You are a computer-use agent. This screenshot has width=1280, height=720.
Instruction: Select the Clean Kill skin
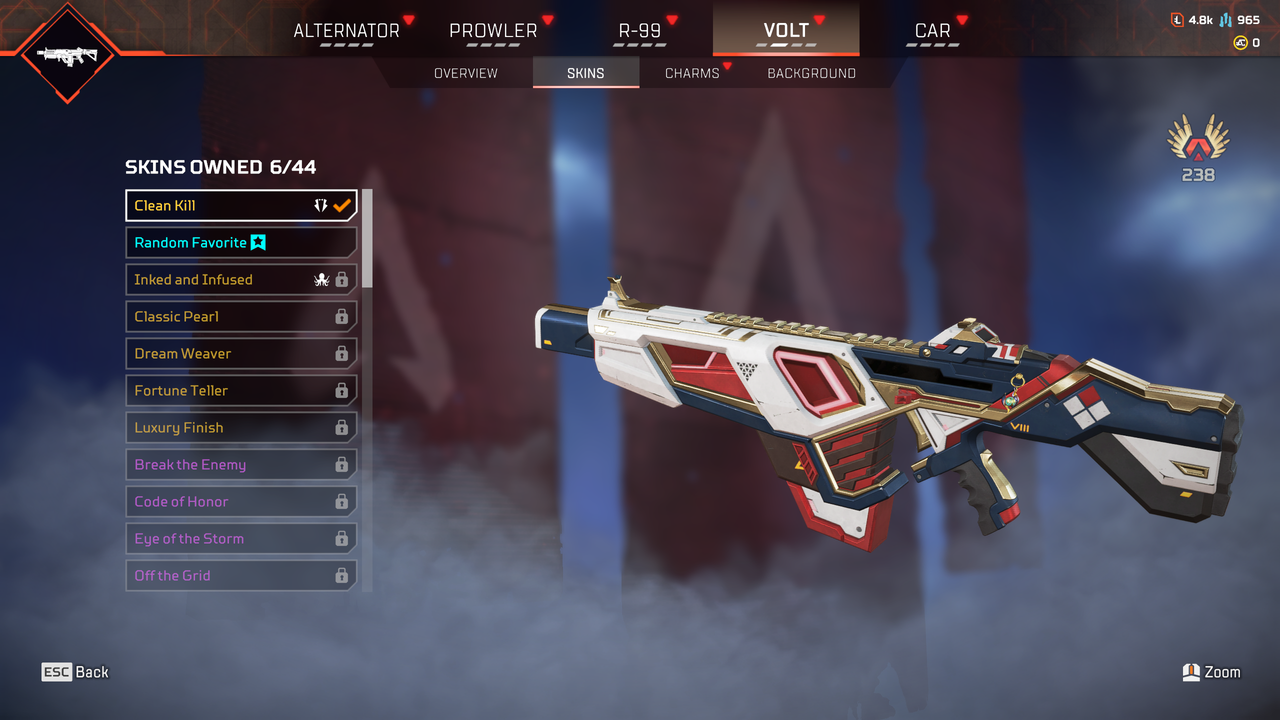[240, 205]
